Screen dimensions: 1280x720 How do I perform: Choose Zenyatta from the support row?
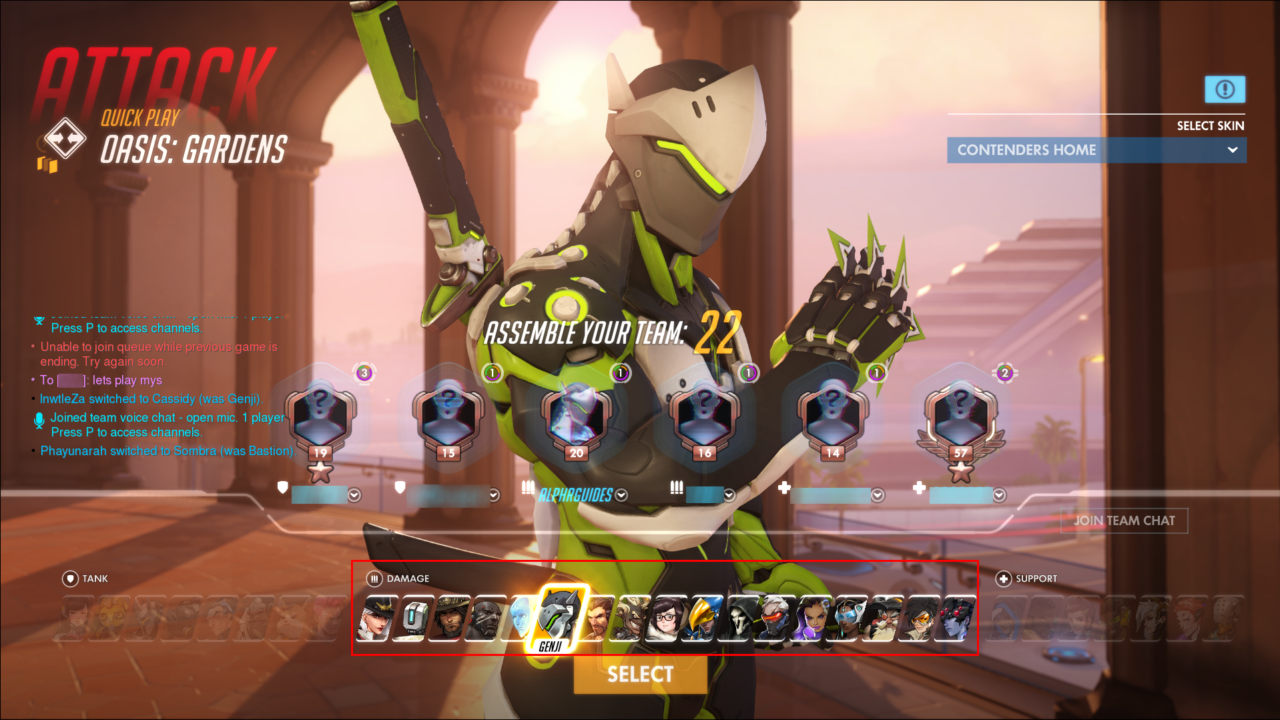pyautogui.click(x=1224, y=620)
